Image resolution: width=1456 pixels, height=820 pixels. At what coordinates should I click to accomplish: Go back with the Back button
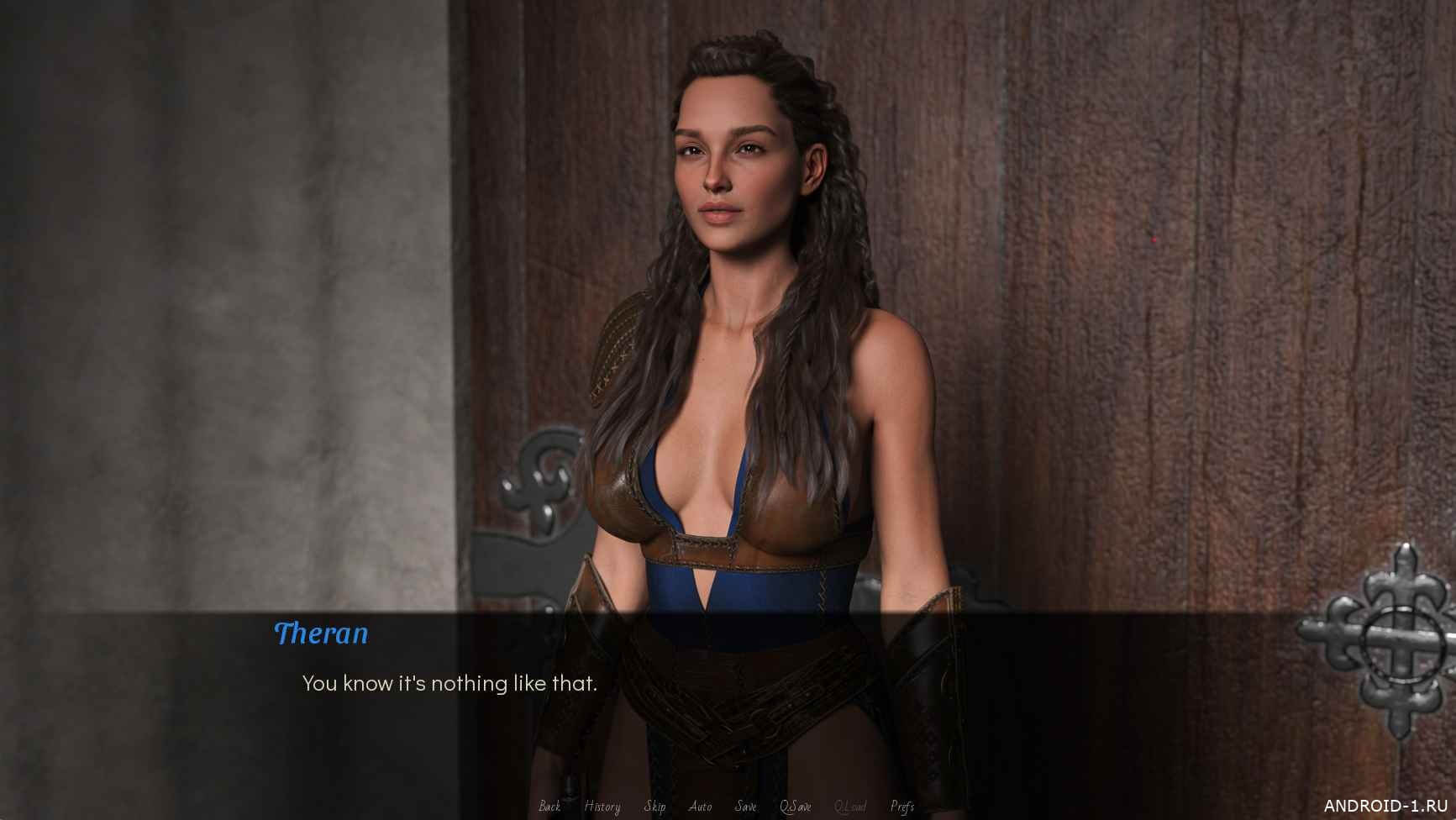[549, 807]
